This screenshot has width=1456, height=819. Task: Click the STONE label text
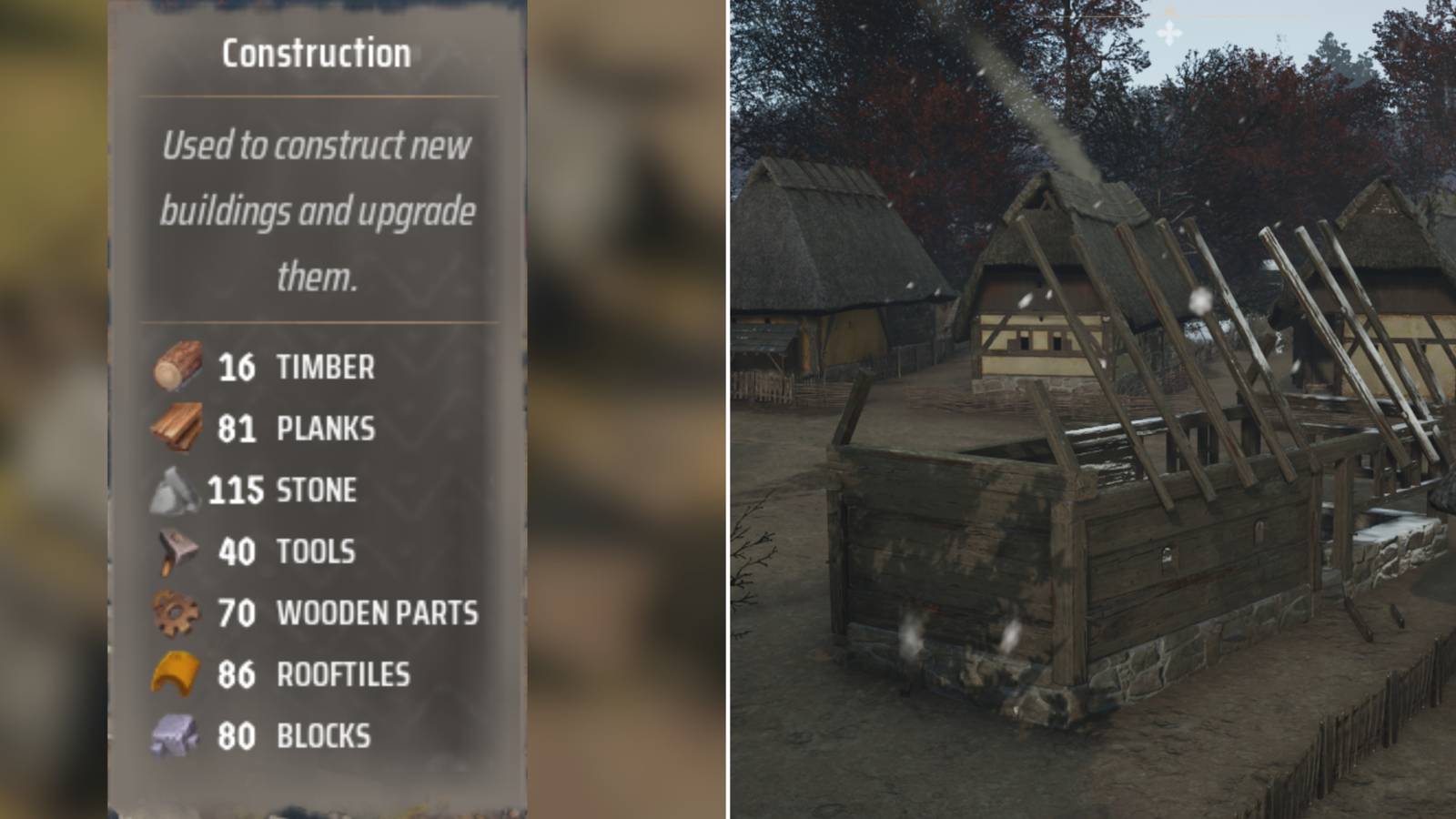click(x=316, y=490)
